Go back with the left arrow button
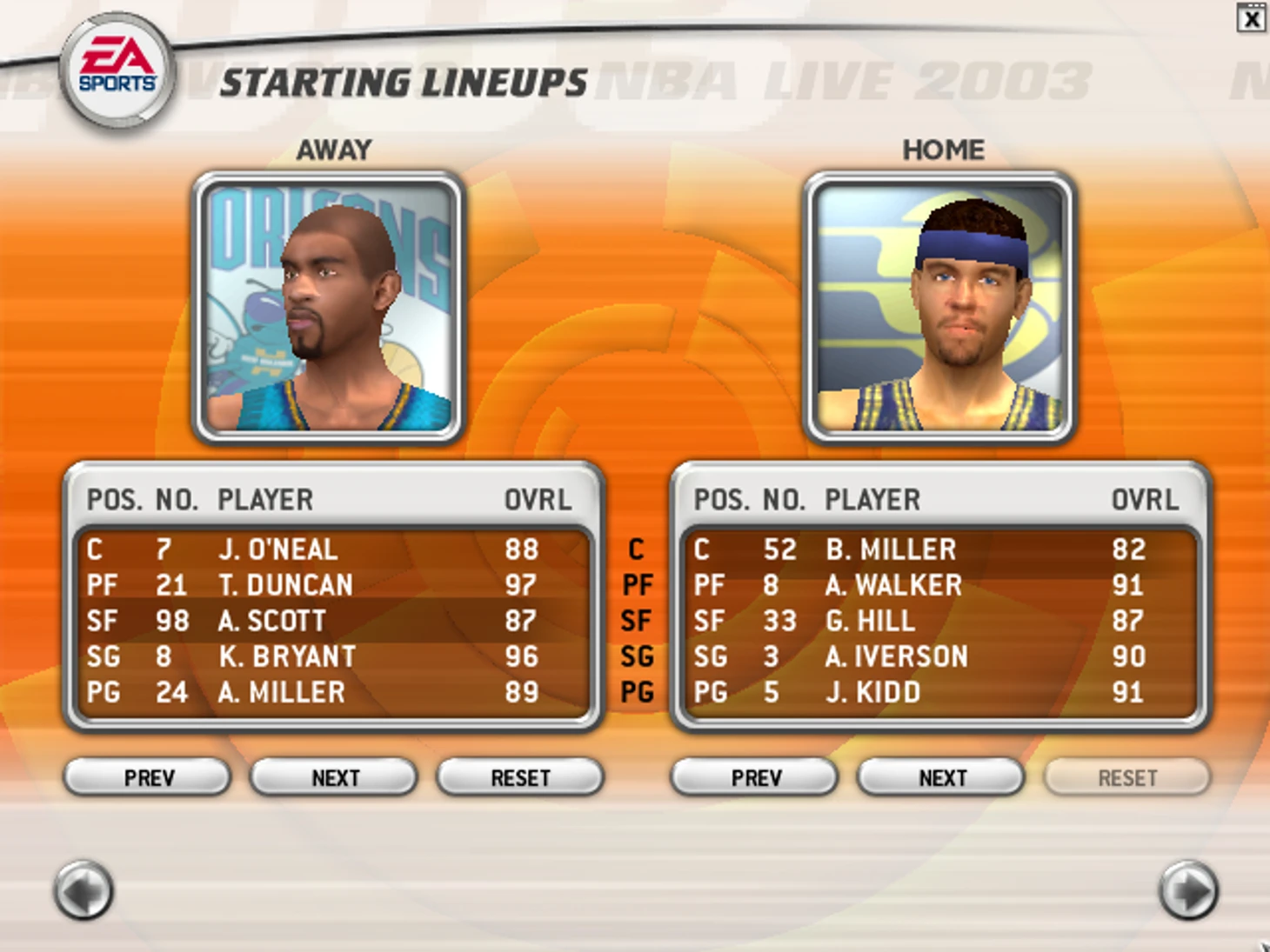Screen dimensions: 1270x952 (84, 889)
